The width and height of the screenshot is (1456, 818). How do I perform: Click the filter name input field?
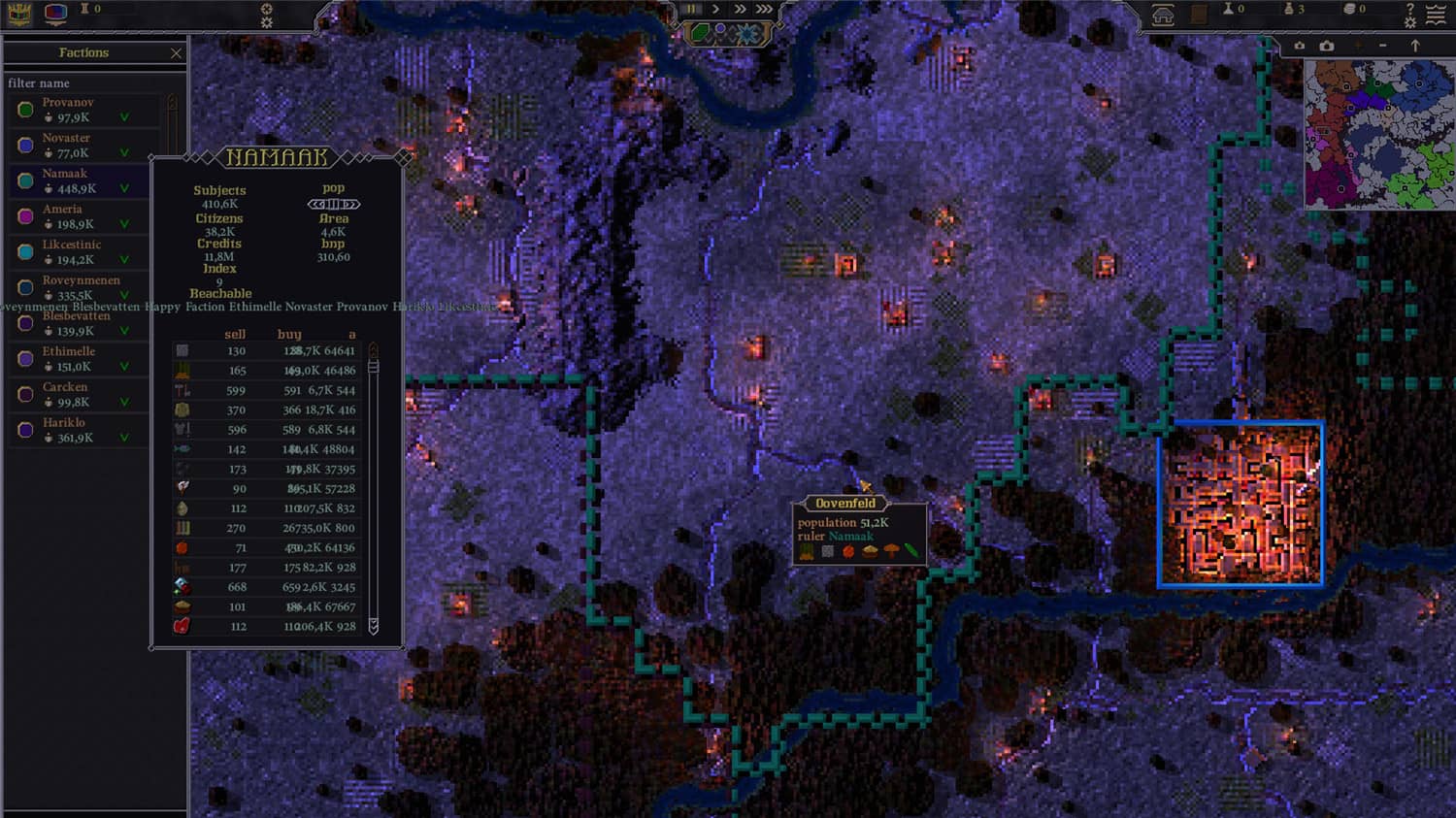pyautogui.click(x=92, y=83)
